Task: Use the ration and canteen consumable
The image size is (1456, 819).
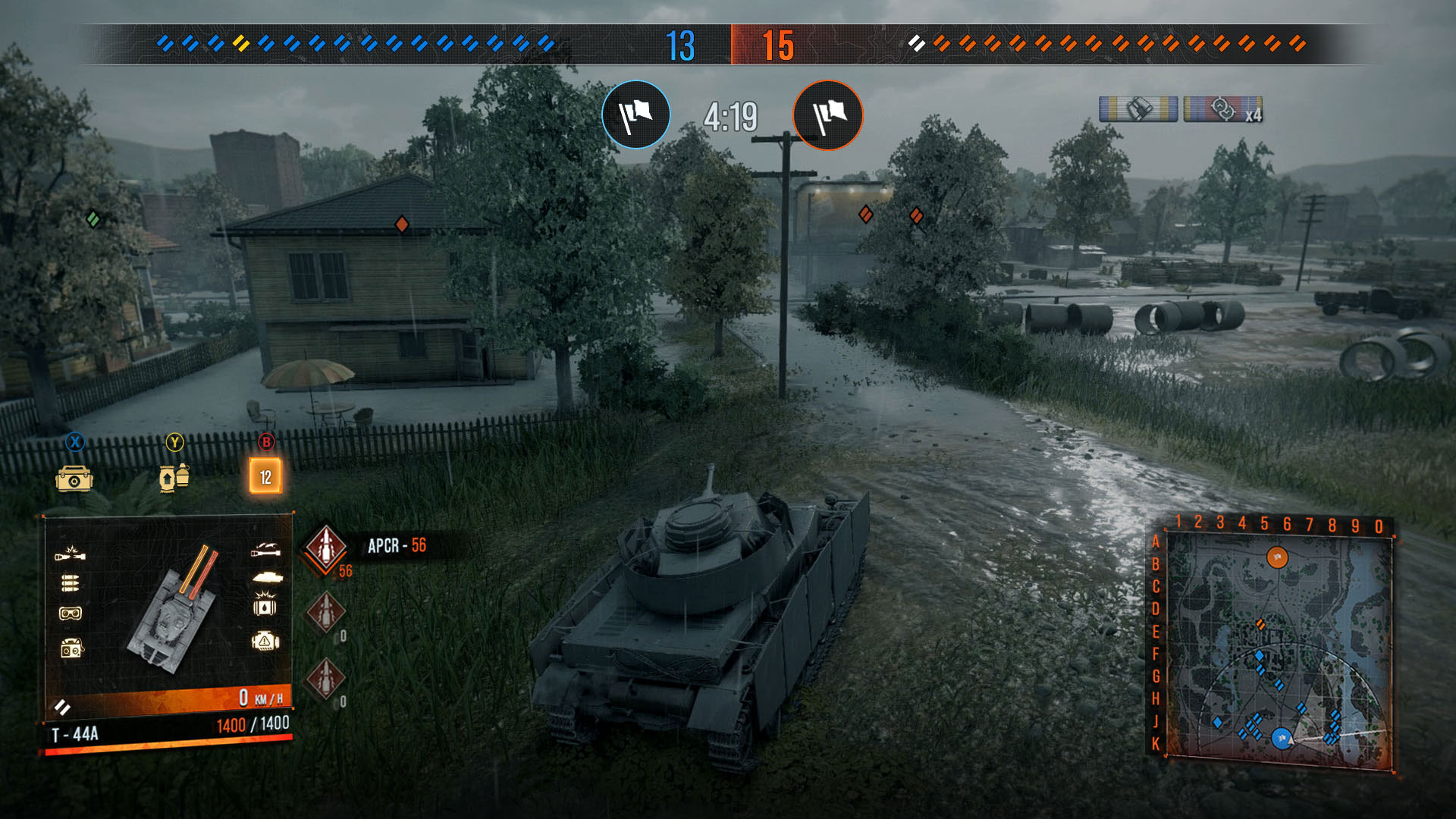Action: [174, 478]
